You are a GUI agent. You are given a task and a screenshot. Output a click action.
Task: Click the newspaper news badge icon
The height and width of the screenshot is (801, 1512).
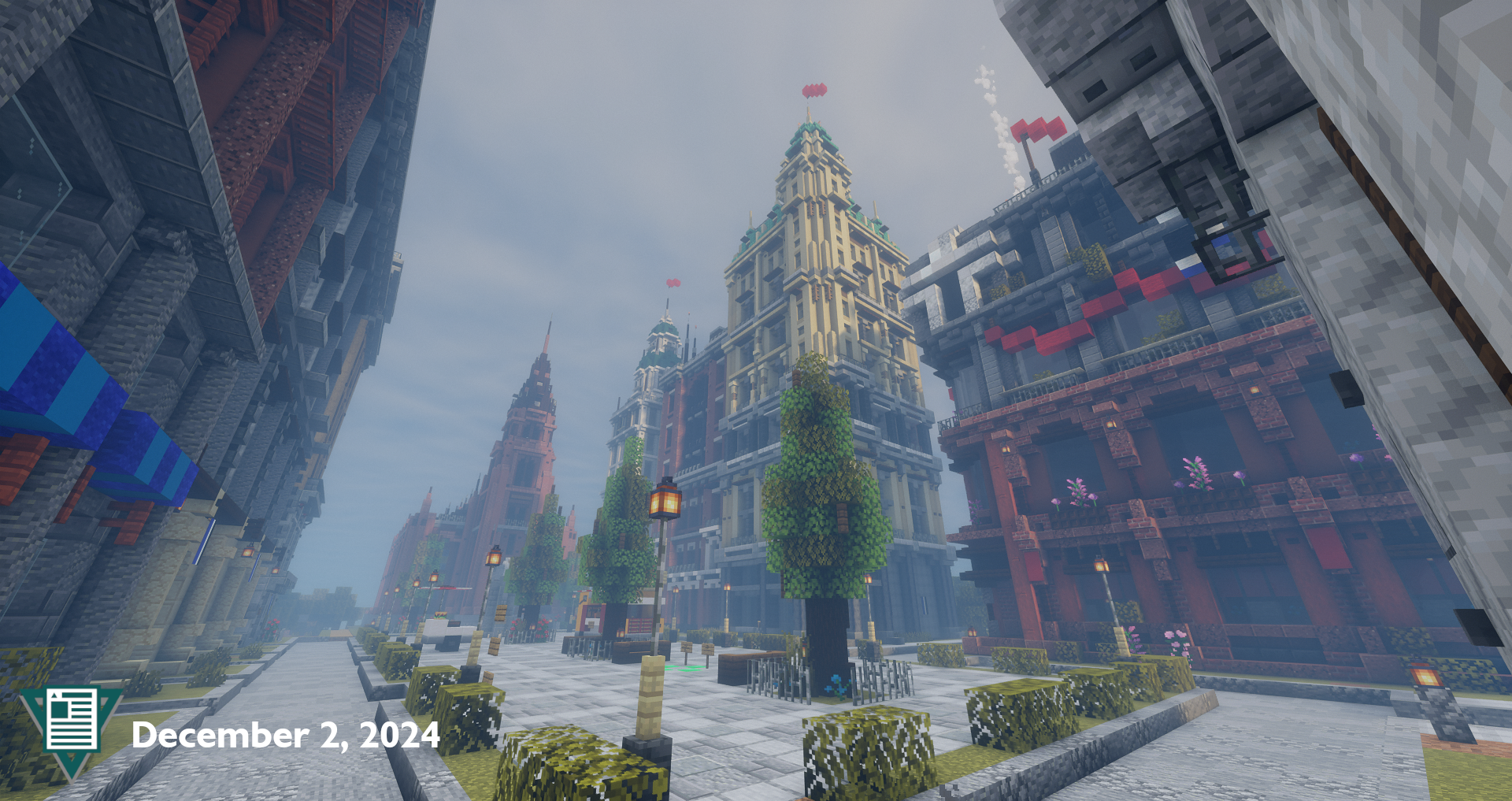coord(72,721)
